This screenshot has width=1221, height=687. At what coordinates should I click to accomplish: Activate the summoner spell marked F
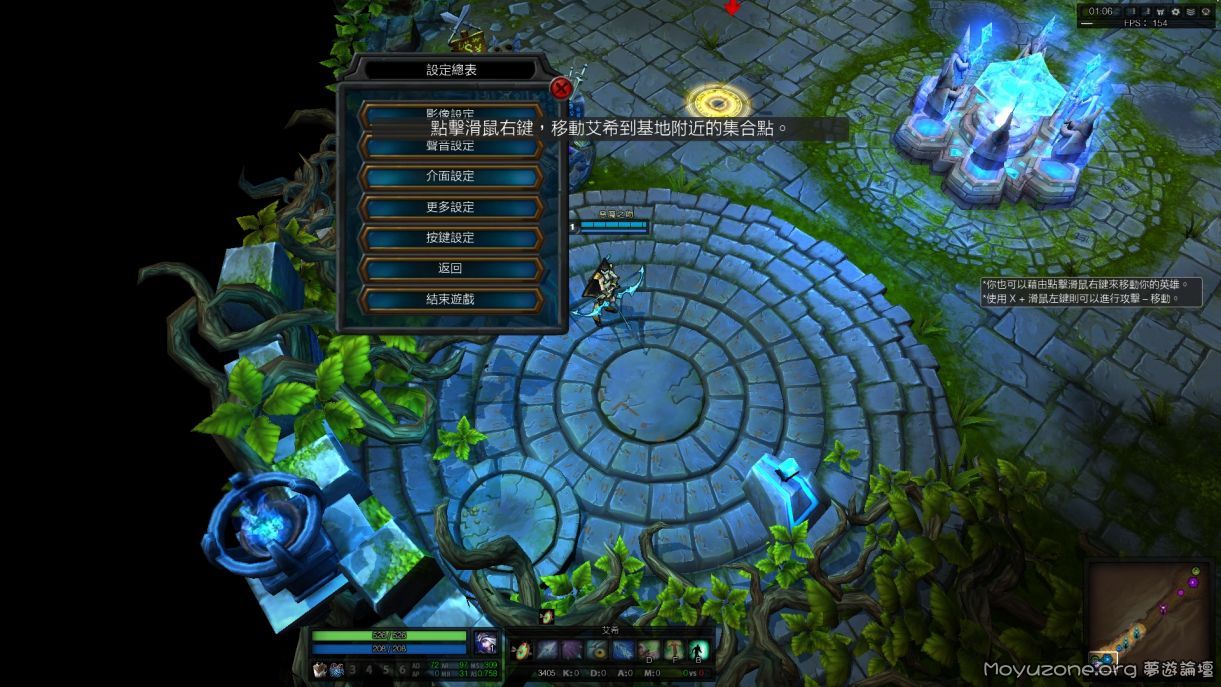point(674,651)
